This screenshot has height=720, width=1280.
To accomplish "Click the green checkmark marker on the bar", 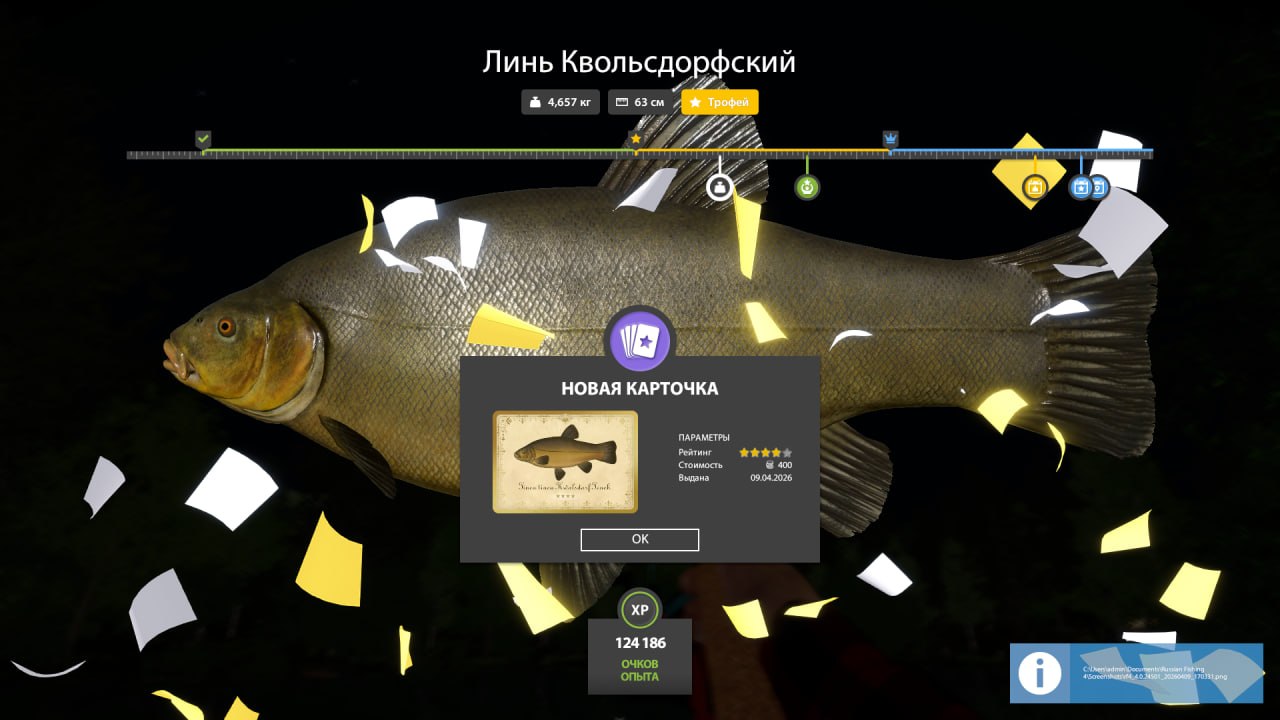I will coord(203,137).
